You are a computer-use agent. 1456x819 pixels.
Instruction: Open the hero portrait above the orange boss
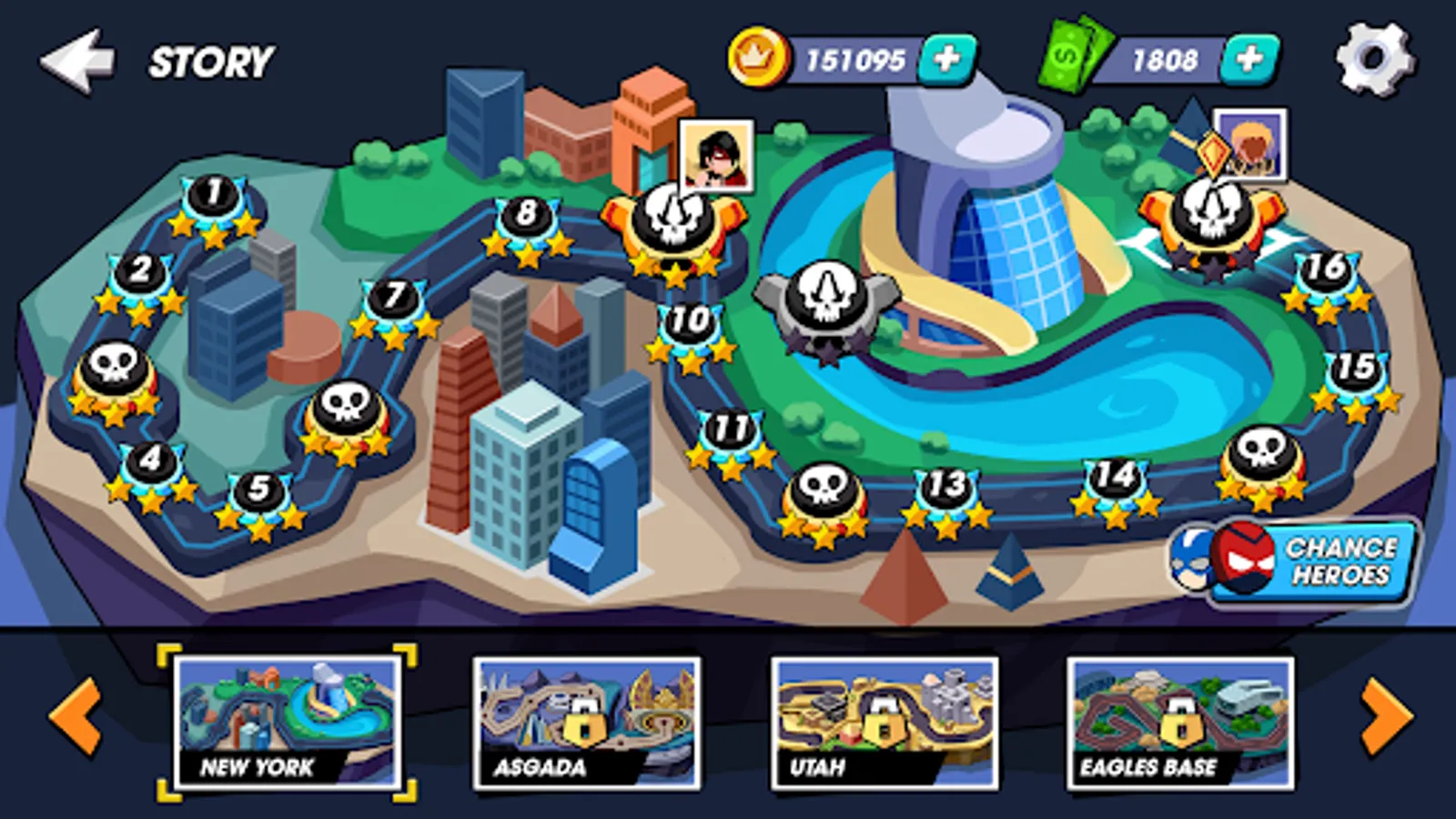[x=715, y=157]
